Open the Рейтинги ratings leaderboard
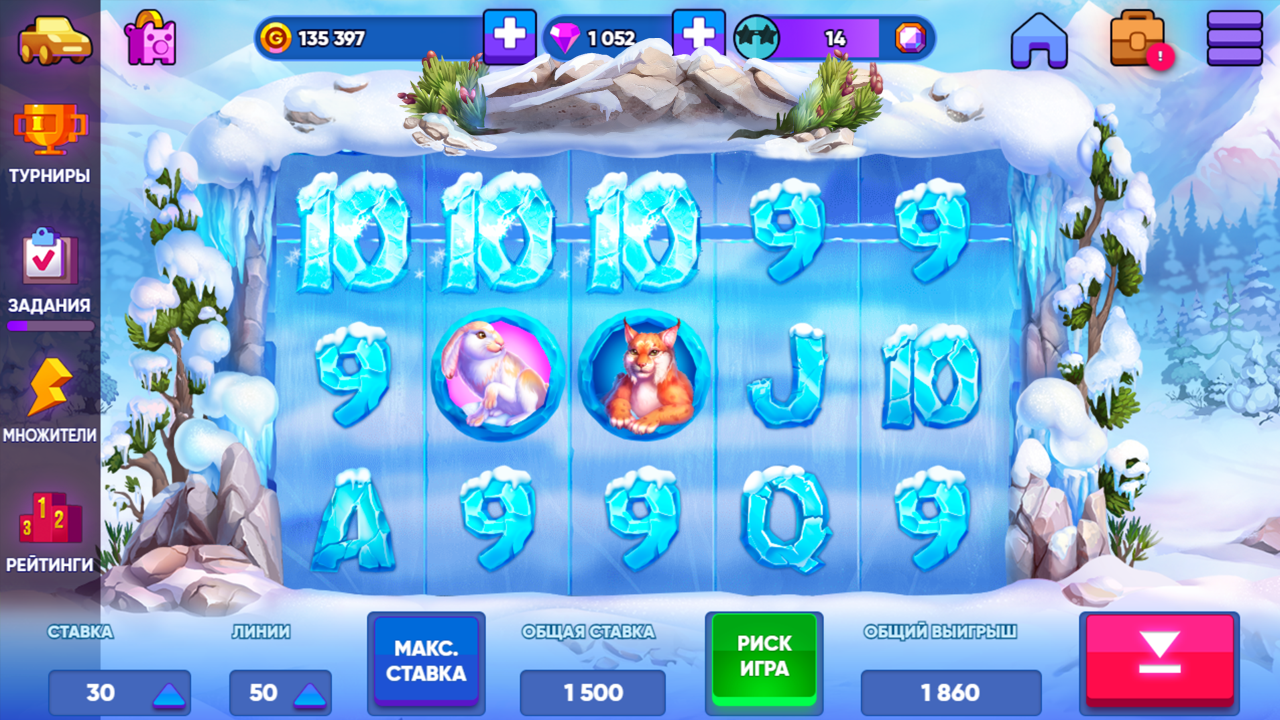 (50, 523)
